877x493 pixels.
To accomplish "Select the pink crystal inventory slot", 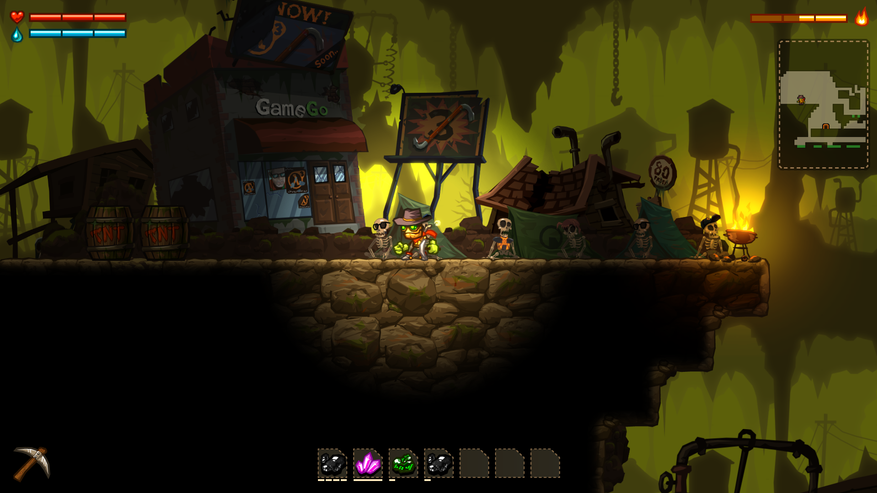I will pyautogui.click(x=368, y=464).
